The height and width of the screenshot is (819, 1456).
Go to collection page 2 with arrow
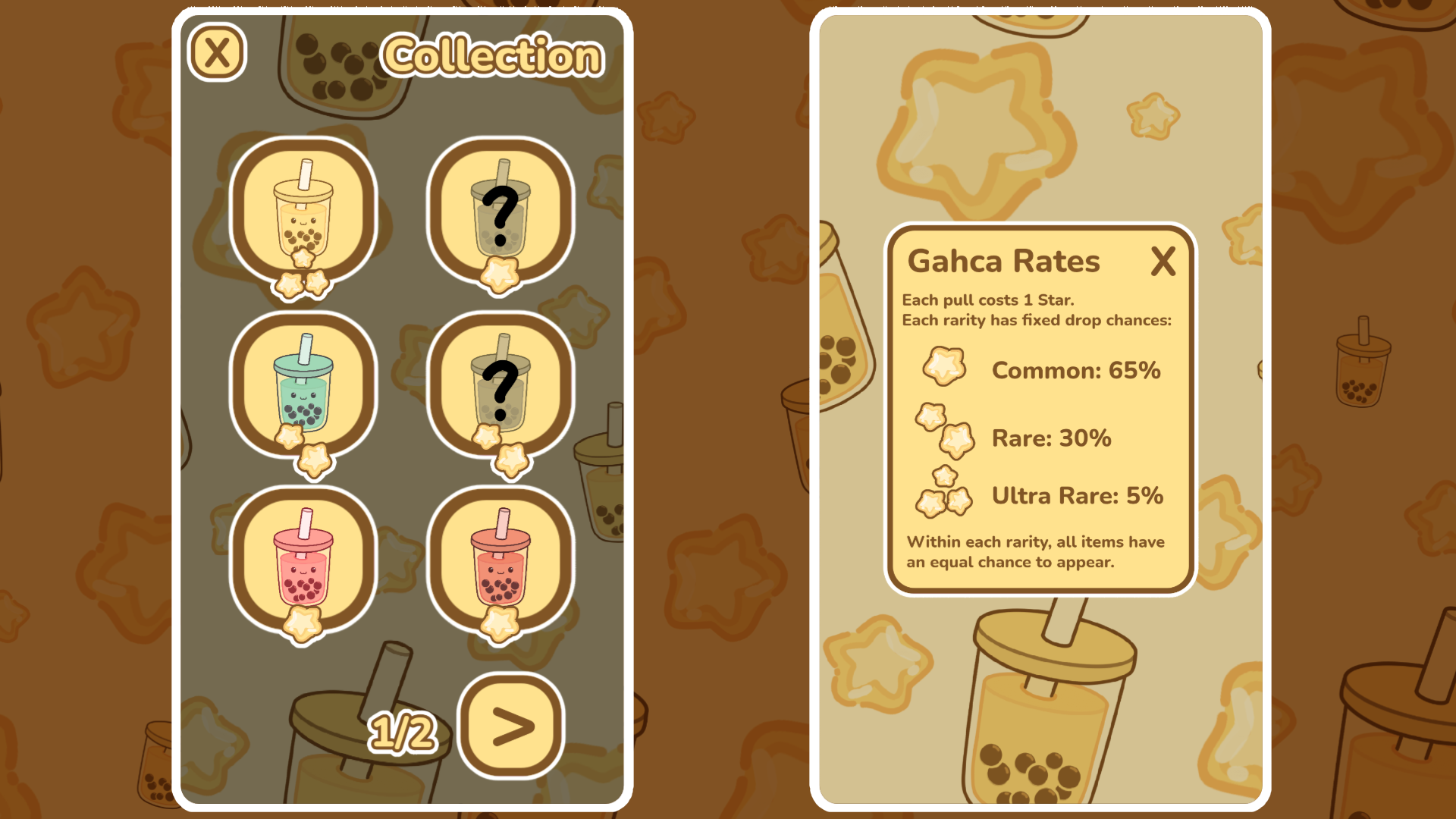510,726
